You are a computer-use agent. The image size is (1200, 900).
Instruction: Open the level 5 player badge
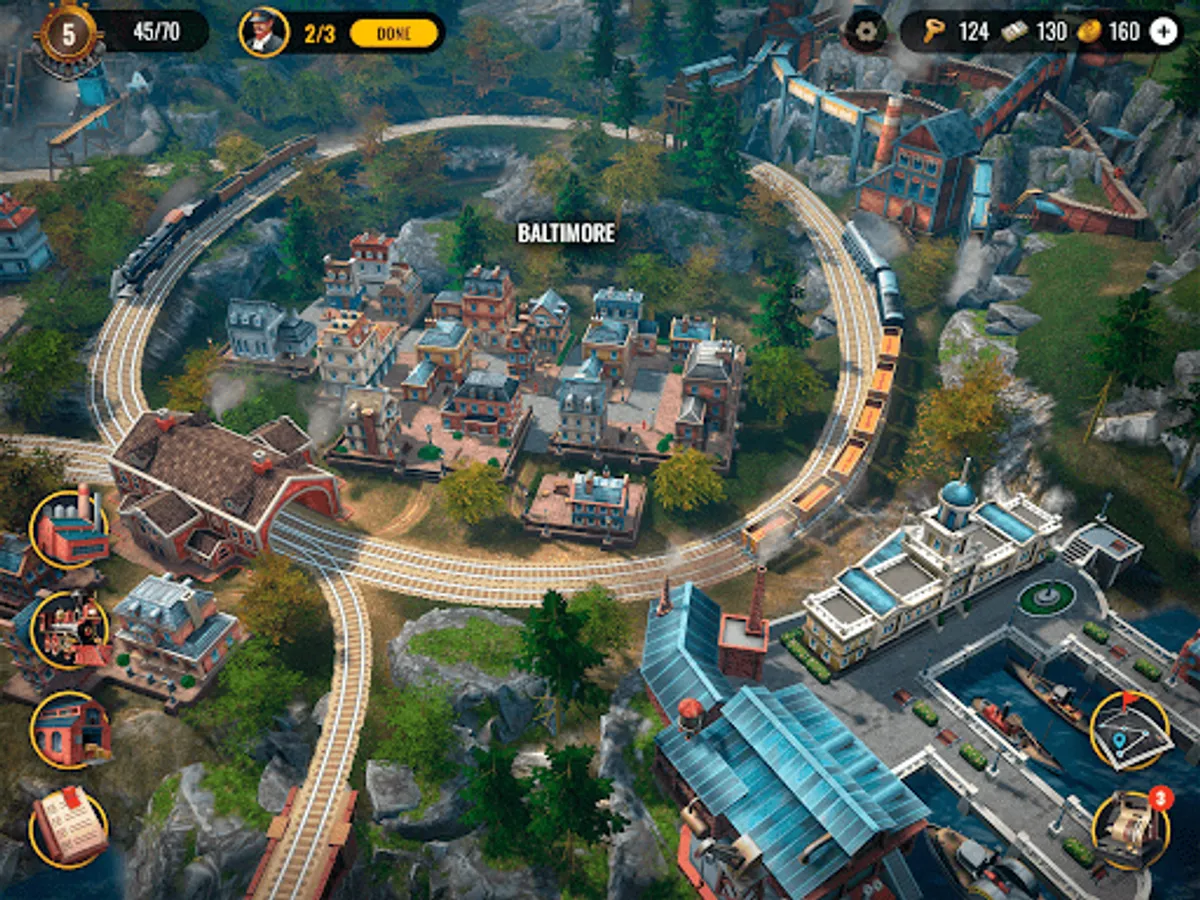[68, 33]
